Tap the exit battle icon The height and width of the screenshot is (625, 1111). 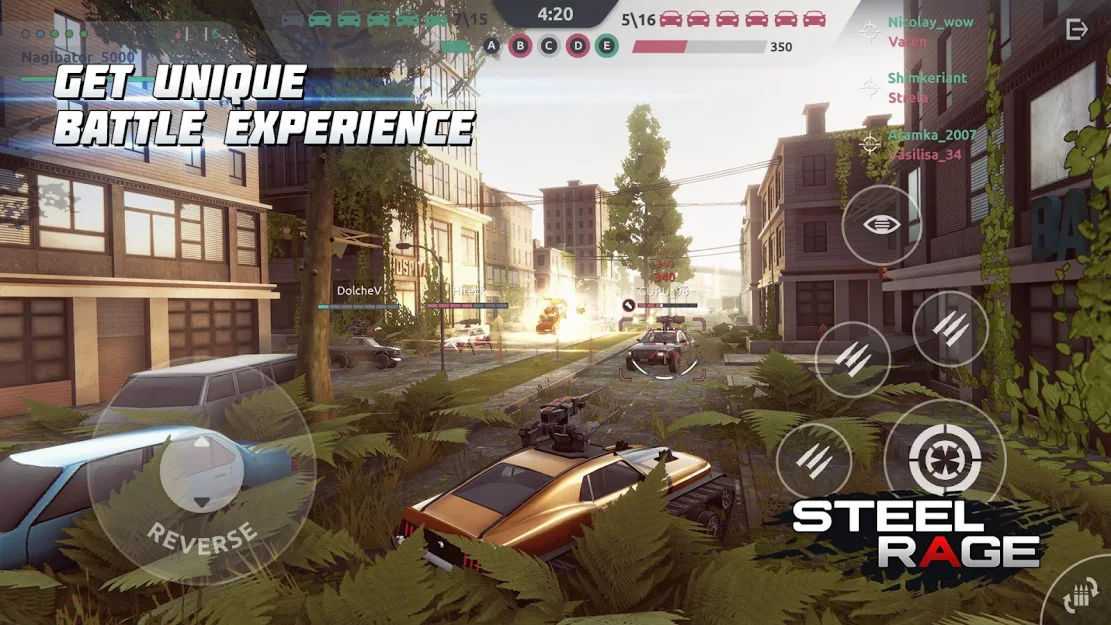[x=1076, y=29]
